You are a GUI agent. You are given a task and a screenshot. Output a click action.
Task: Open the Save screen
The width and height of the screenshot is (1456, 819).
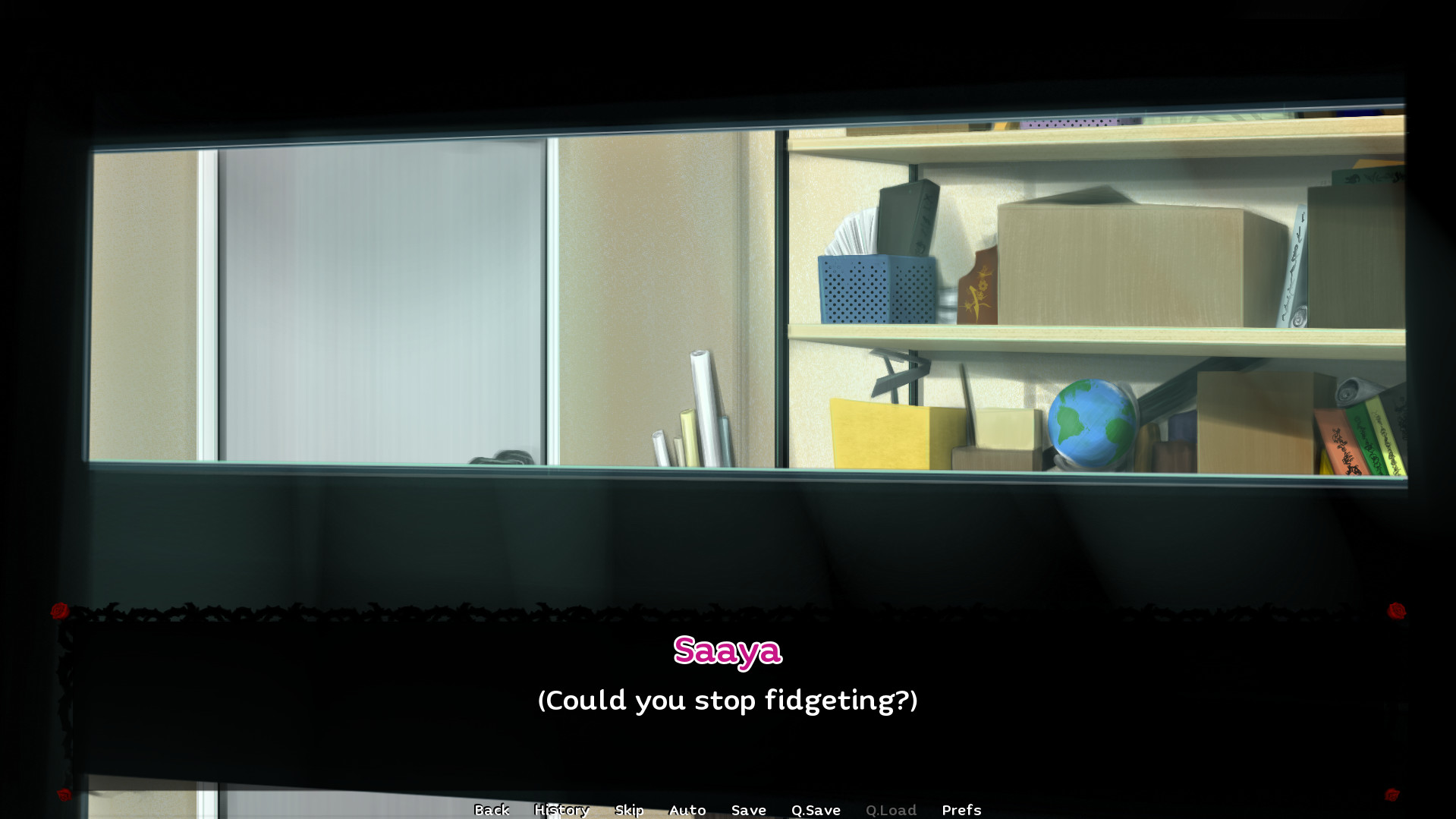(748, 810)
